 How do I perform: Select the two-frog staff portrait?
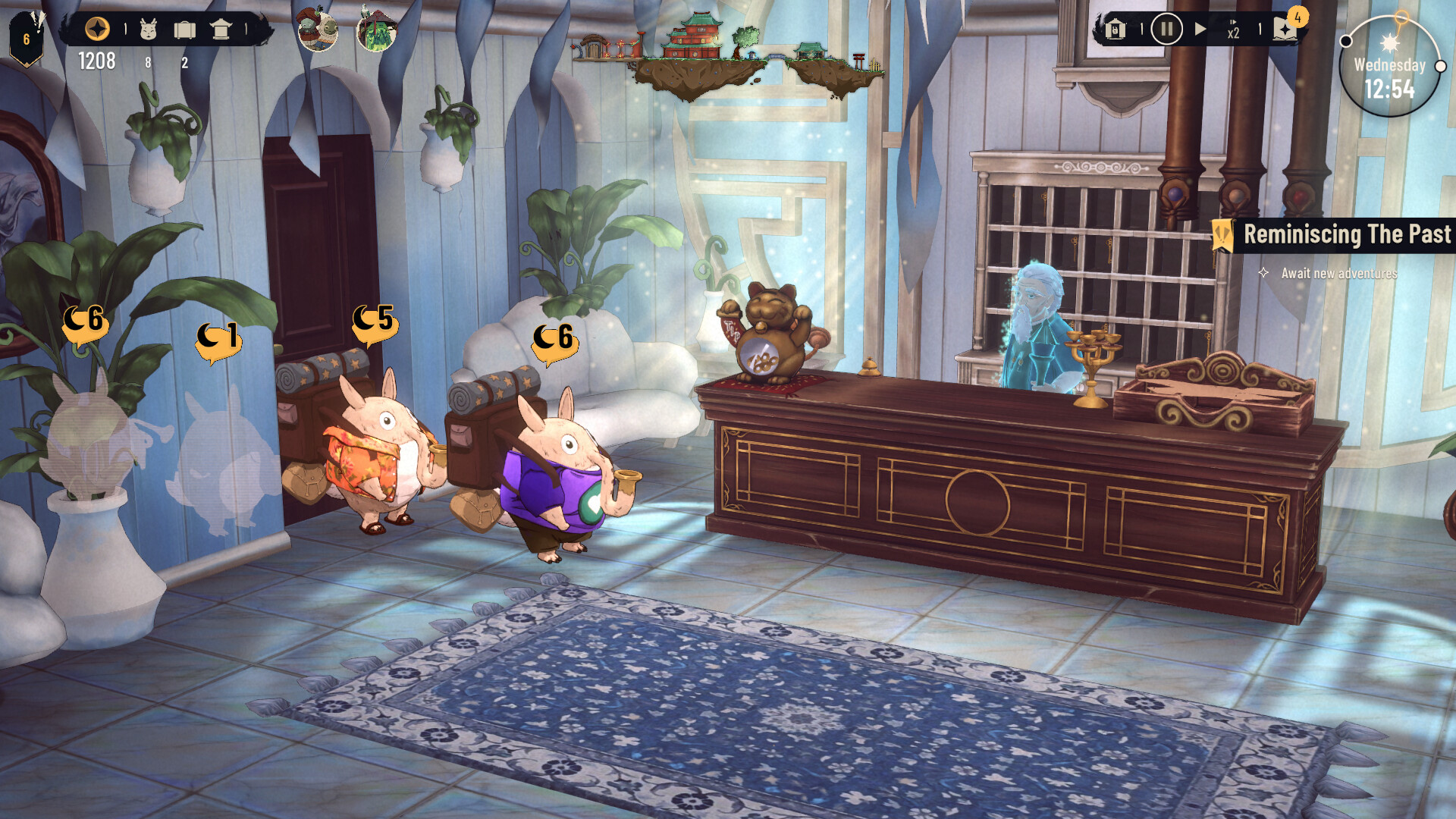click(317, 30)
